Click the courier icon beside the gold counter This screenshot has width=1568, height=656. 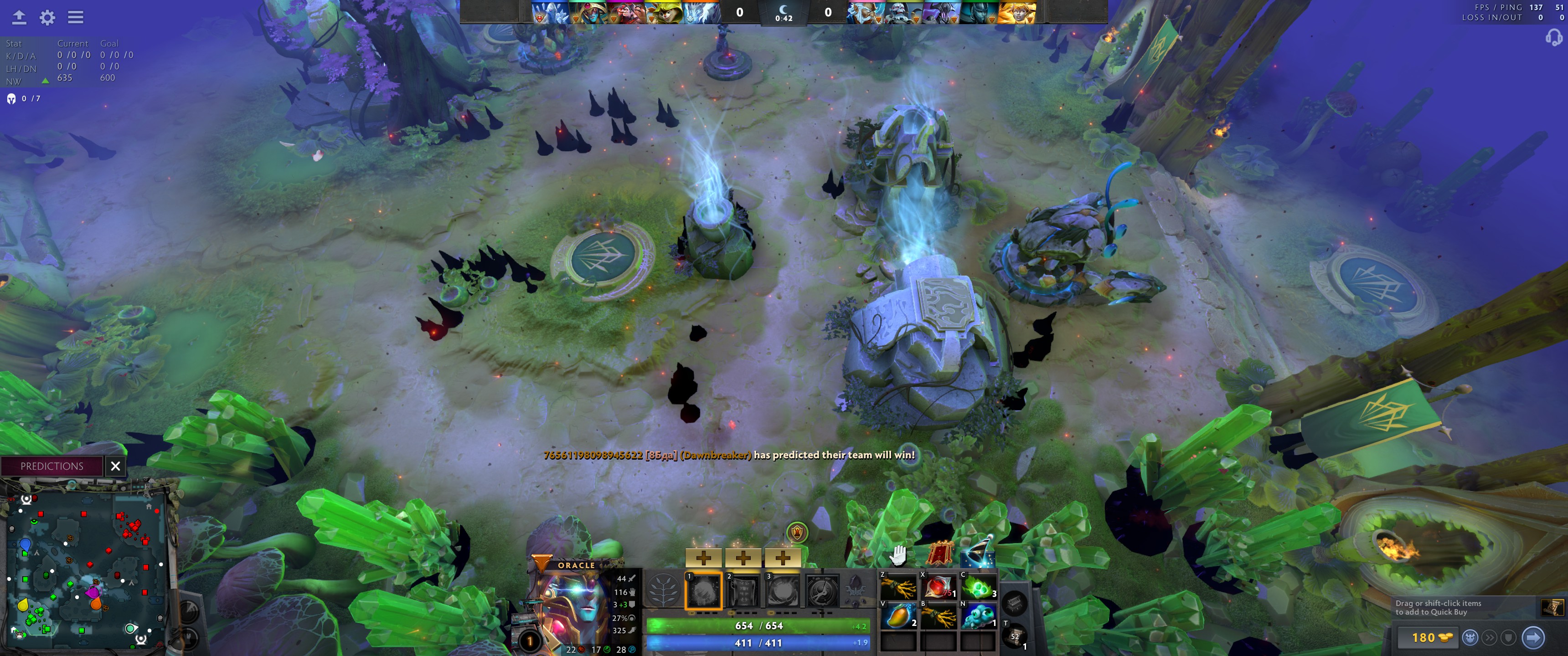click(1470, 638)
